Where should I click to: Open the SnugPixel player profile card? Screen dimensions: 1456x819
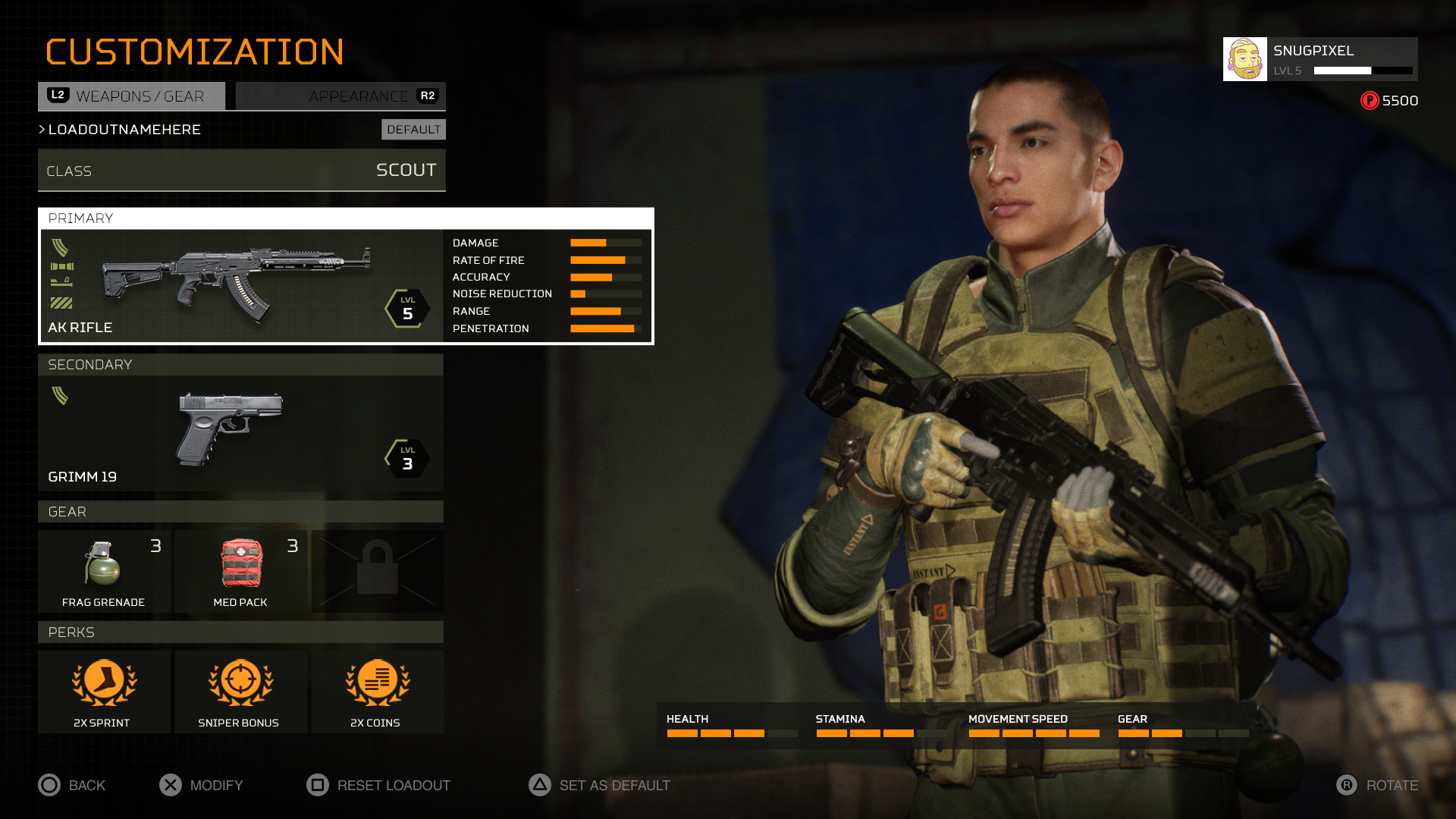coord(1319,59)
